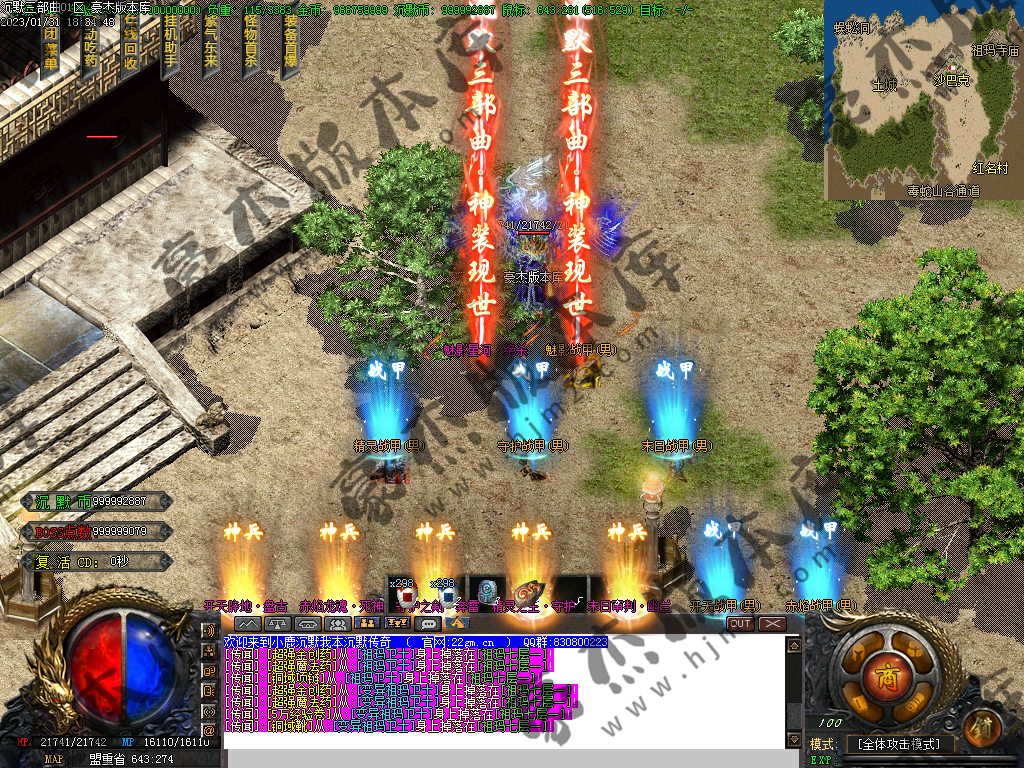
Task: Click the X button beside OUT
Action: (772, 624)
